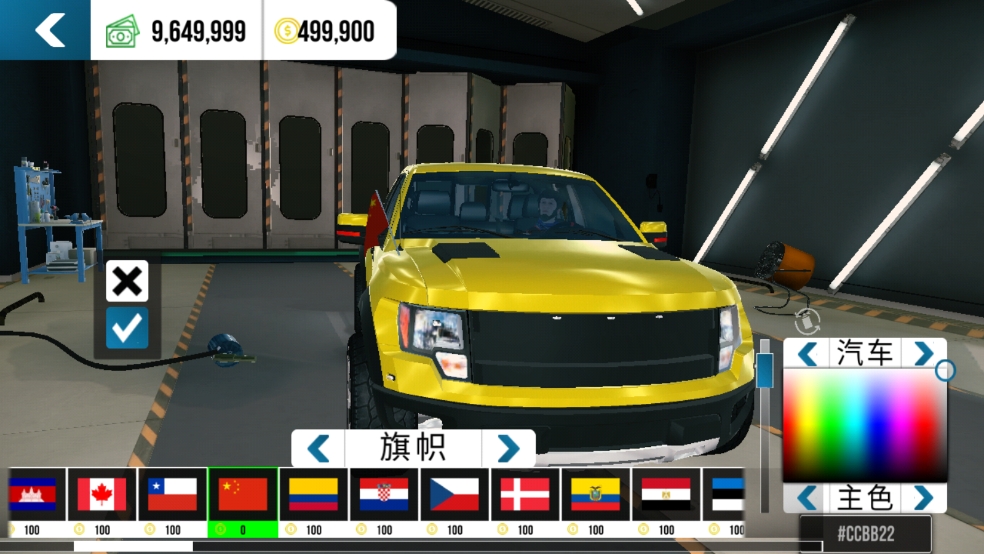Confirm with the blue checkmark button
This screenshot has height=554, width=984.
[127, 328]
